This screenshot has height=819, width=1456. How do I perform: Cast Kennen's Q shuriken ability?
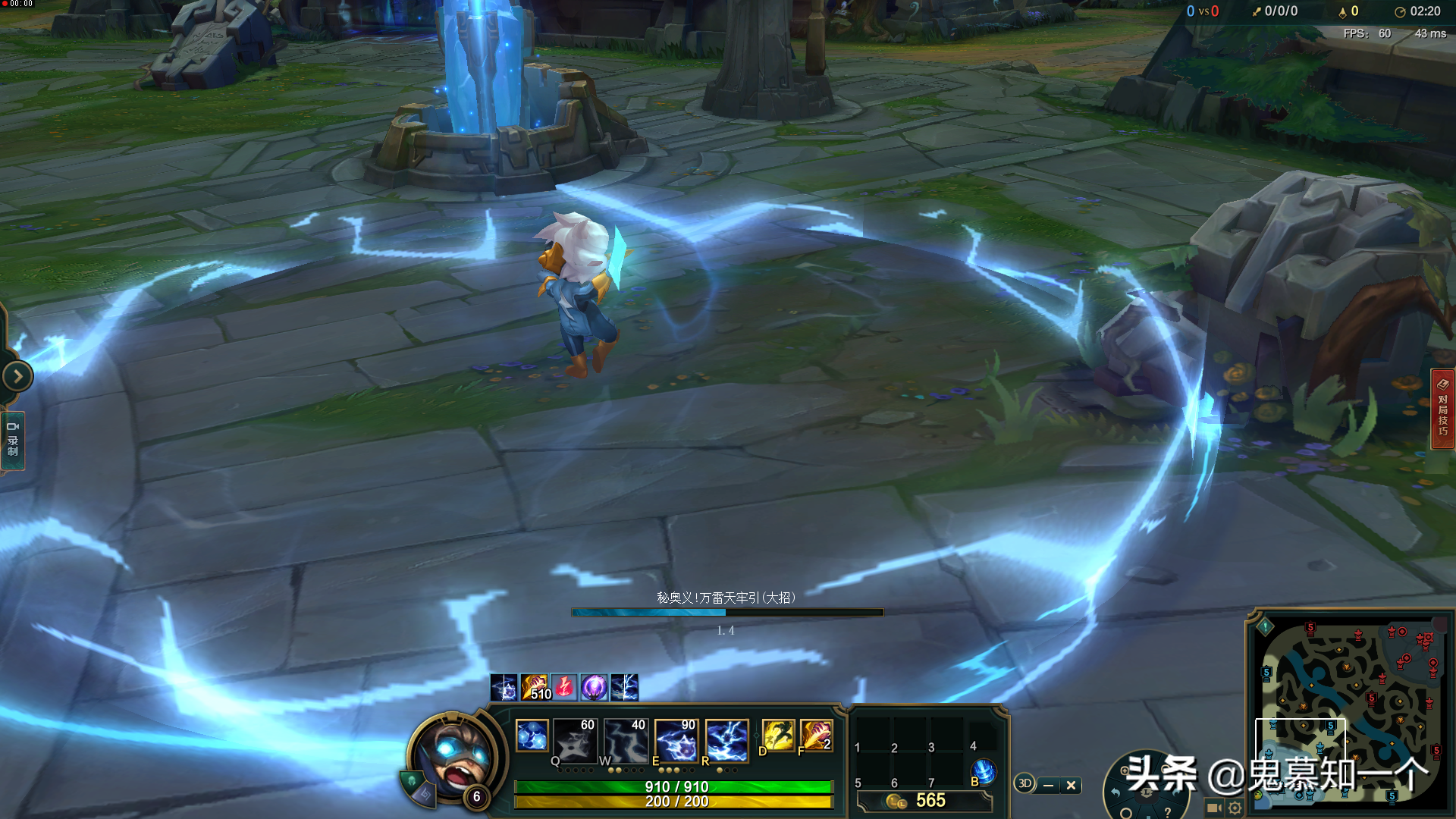pos(574,740)
